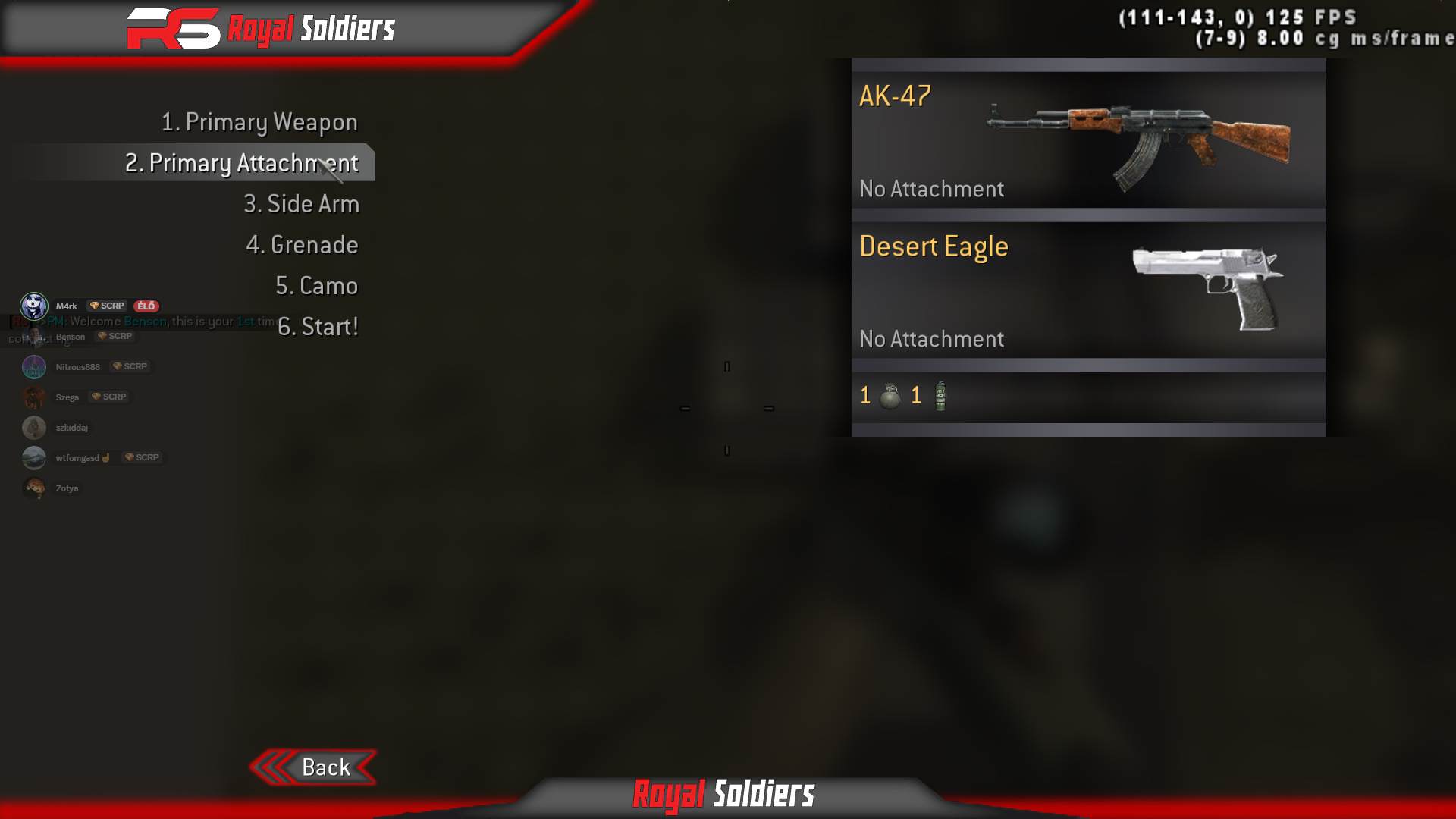
Task: Toggle No Attachment under the AK-47
Action: coord(931,189)
